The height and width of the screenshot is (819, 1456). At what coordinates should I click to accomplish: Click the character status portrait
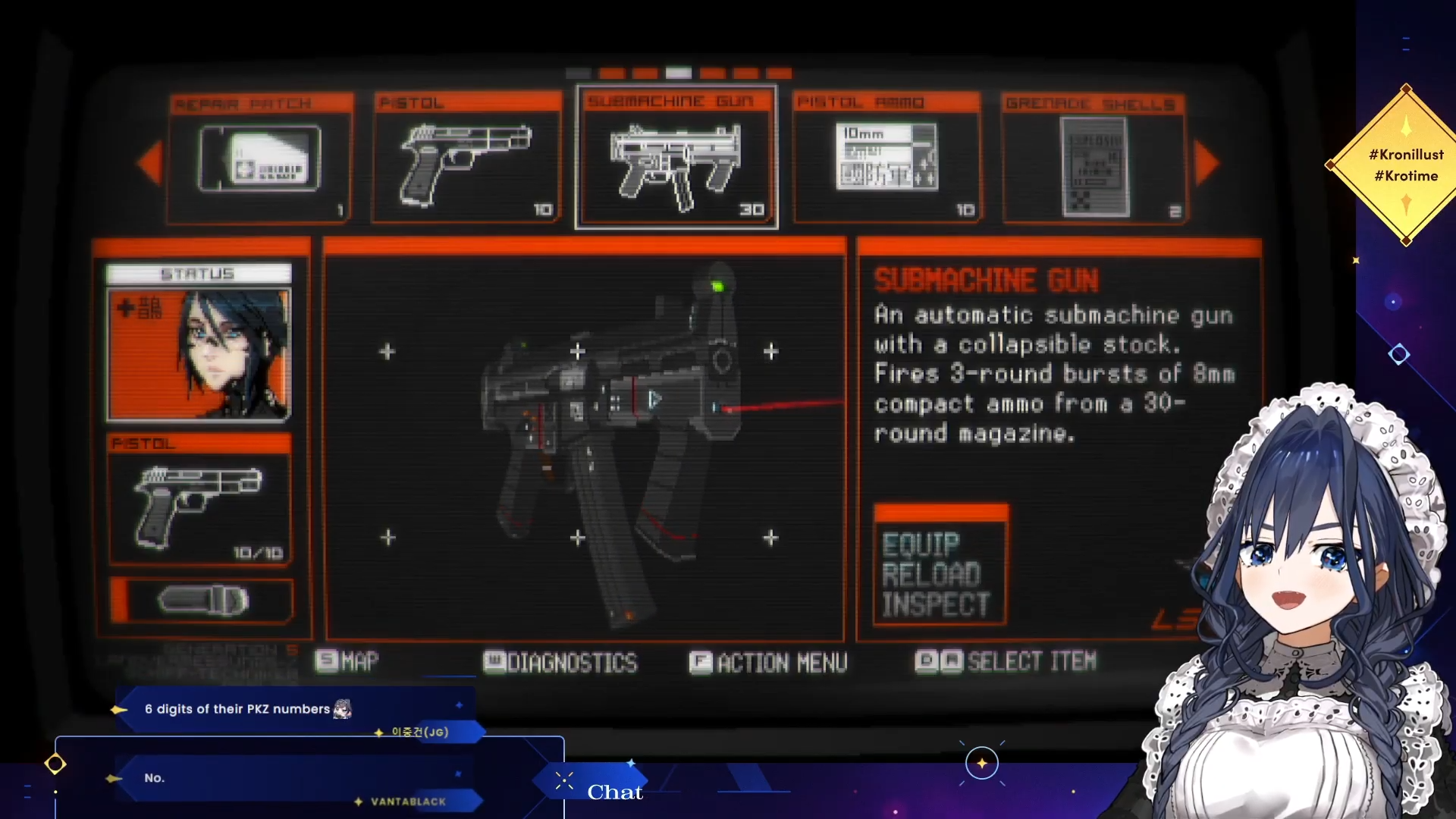199,354
